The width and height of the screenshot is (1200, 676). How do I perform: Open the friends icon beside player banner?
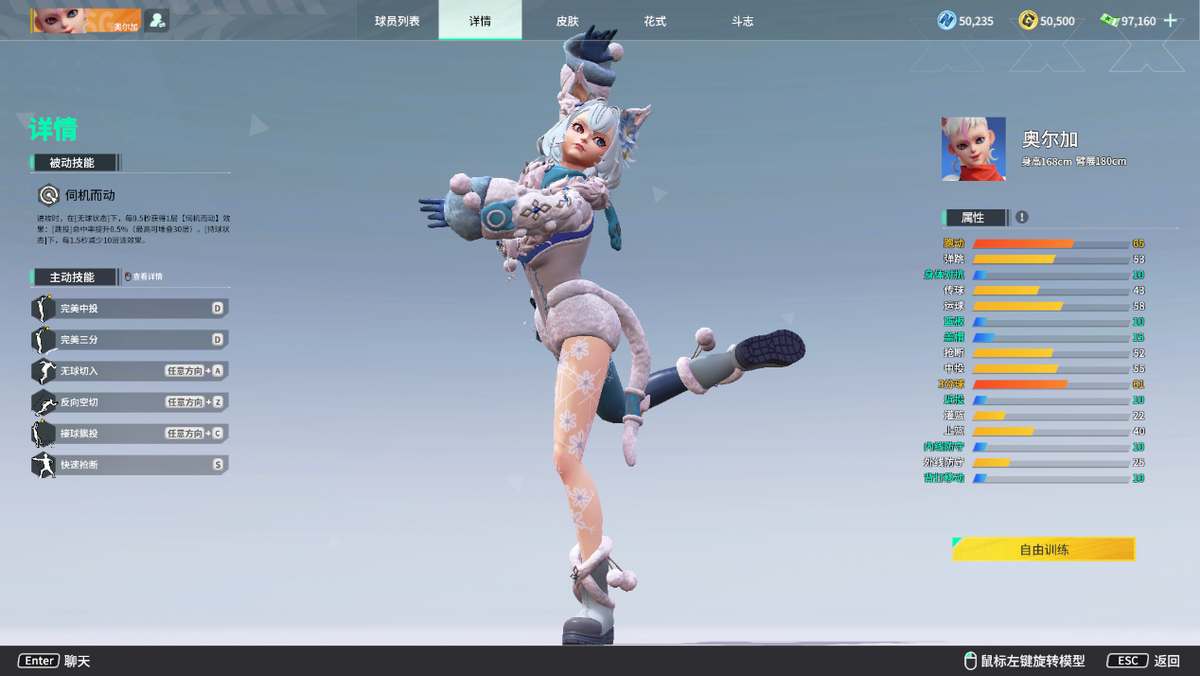(156, 20)
